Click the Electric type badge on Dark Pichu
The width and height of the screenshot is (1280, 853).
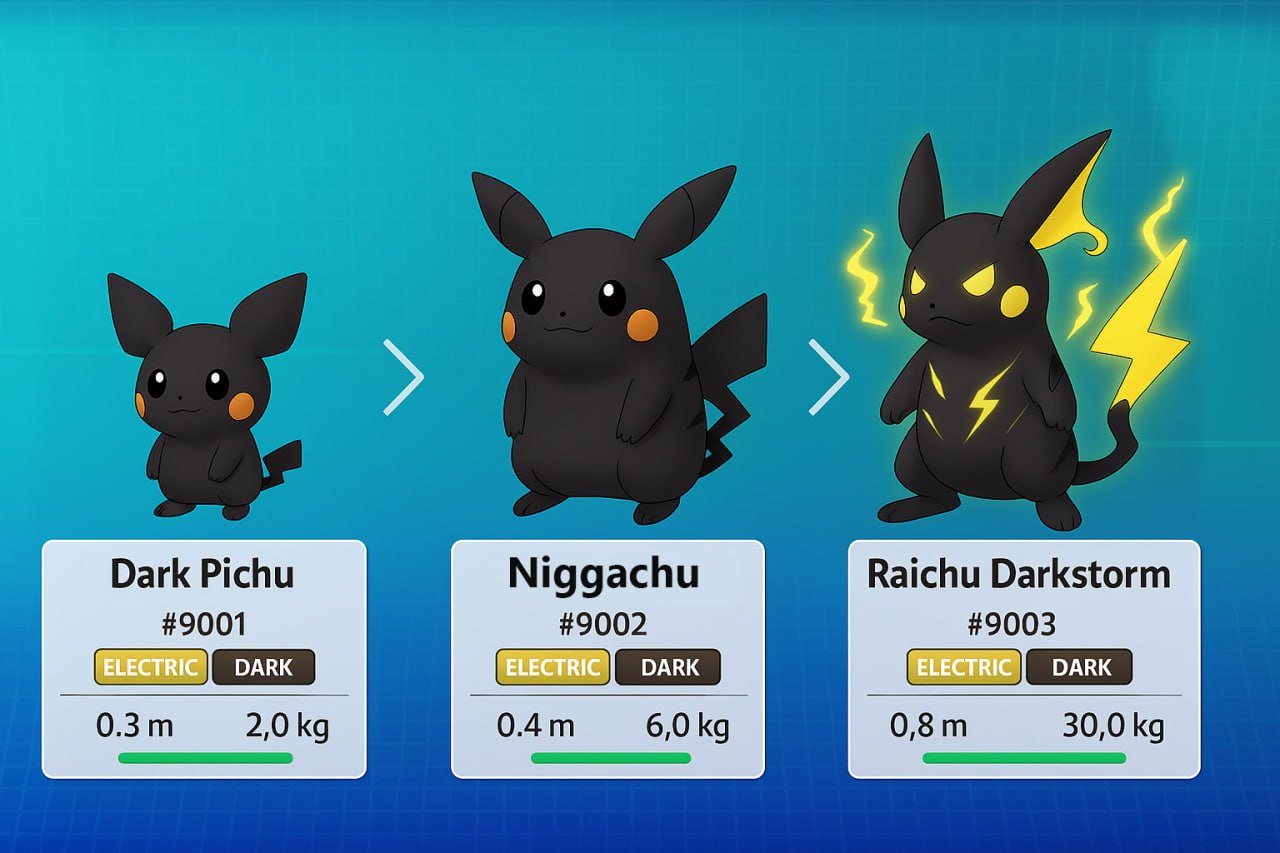pos(151,668)
